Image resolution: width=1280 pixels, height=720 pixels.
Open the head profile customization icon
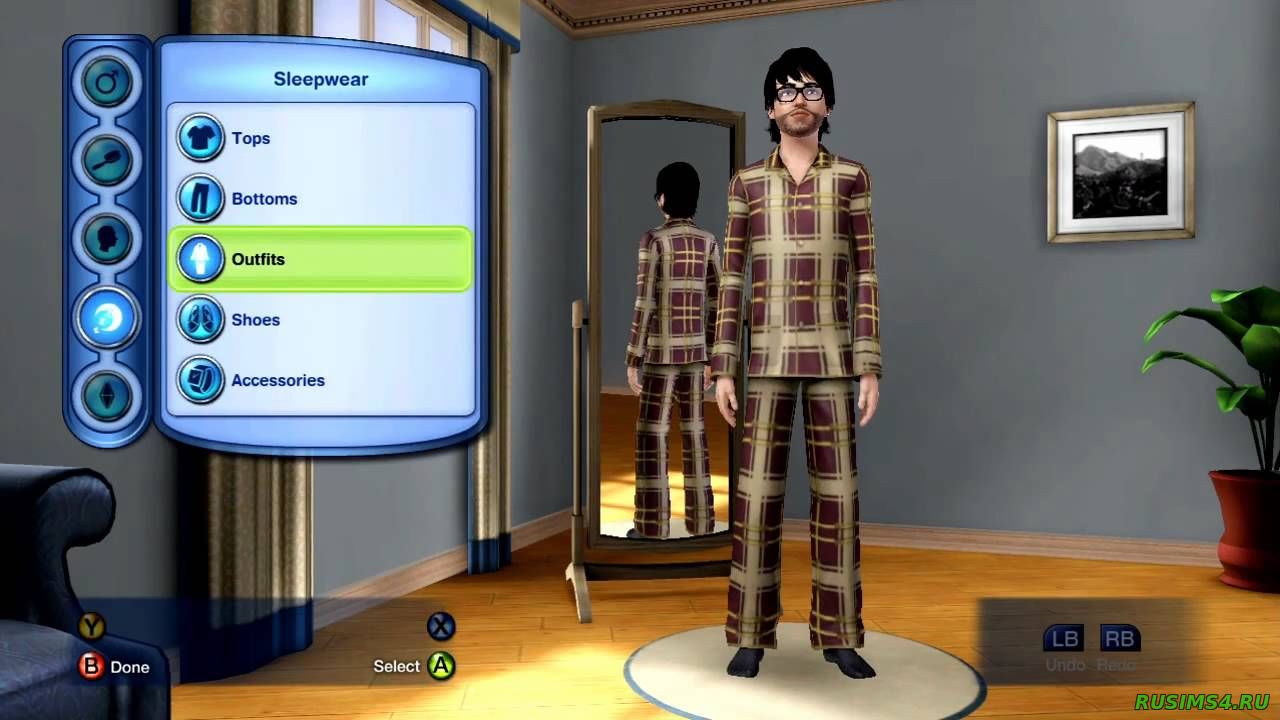[x=108, y=239]
